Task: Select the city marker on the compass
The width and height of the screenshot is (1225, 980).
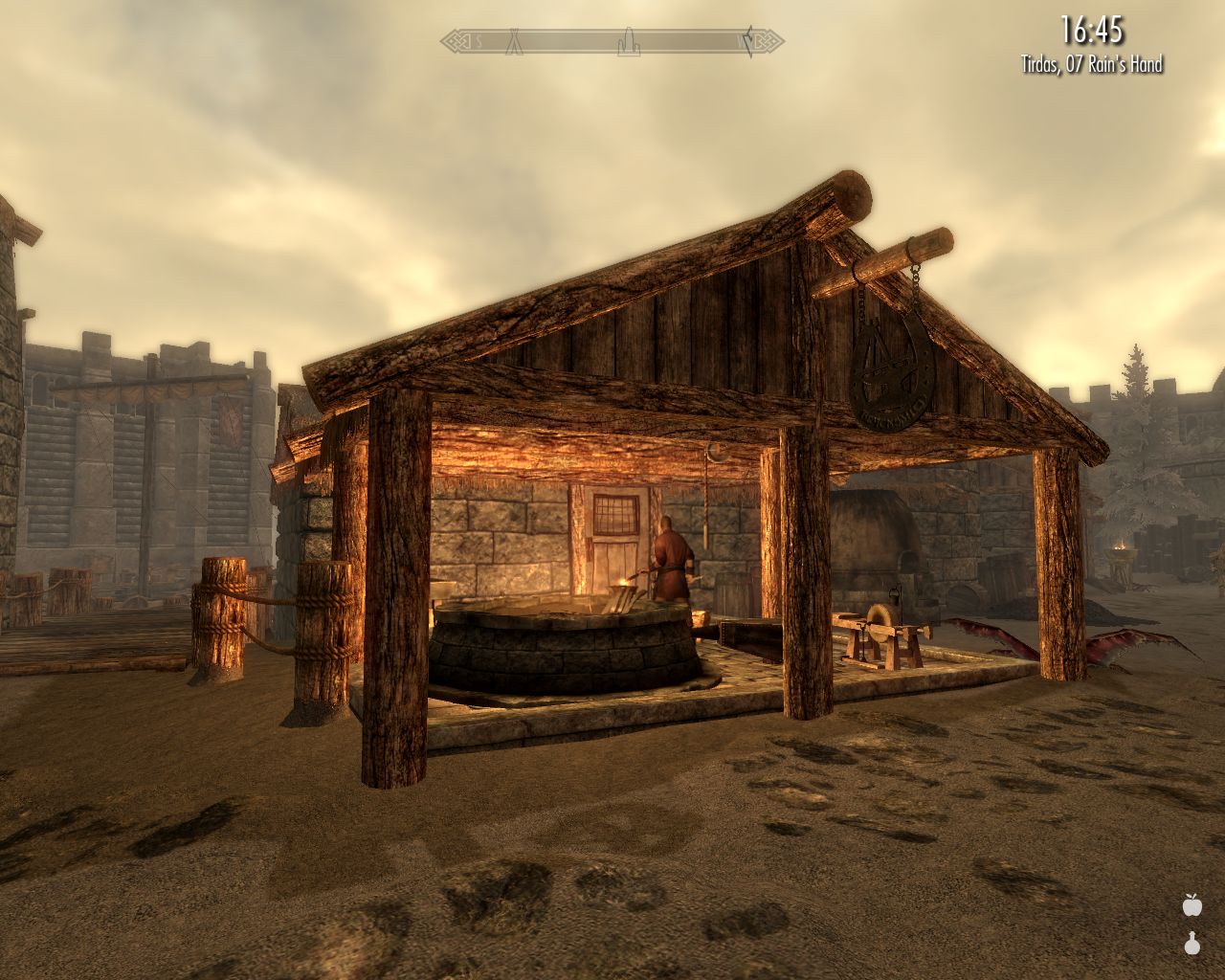Action: [x=630, y=43]
